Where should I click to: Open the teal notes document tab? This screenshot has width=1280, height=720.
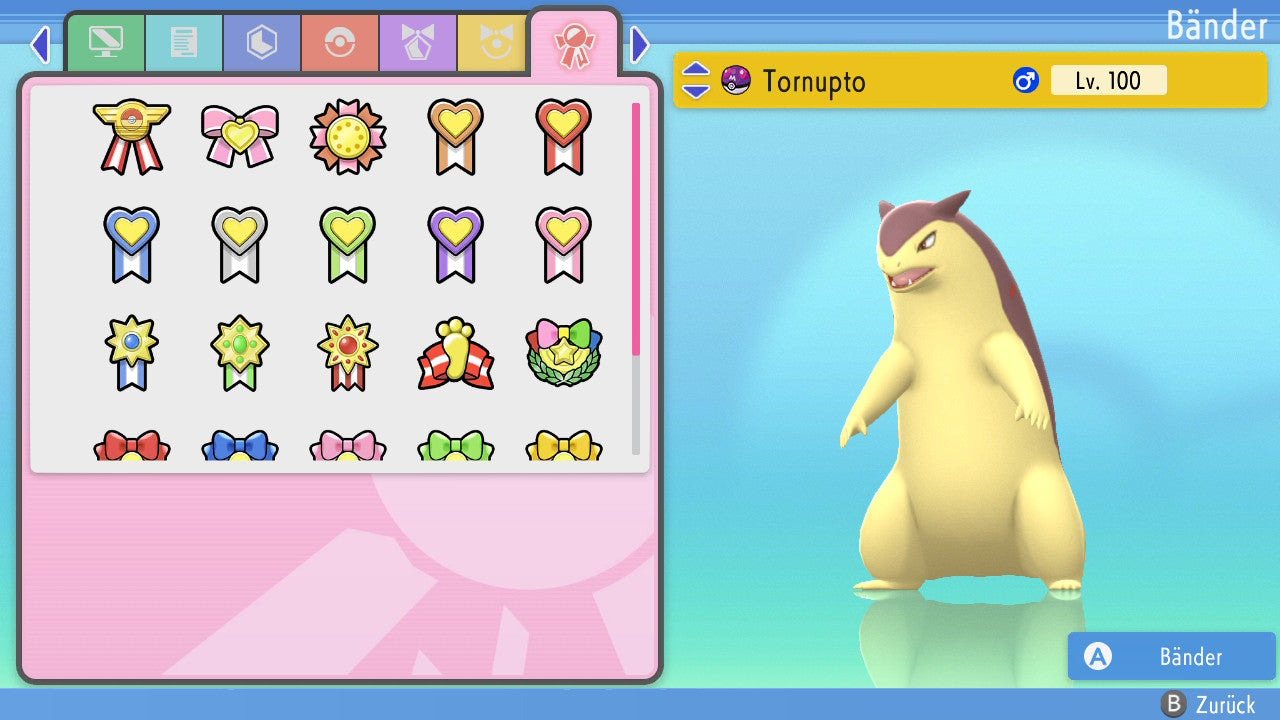point(184,44)
